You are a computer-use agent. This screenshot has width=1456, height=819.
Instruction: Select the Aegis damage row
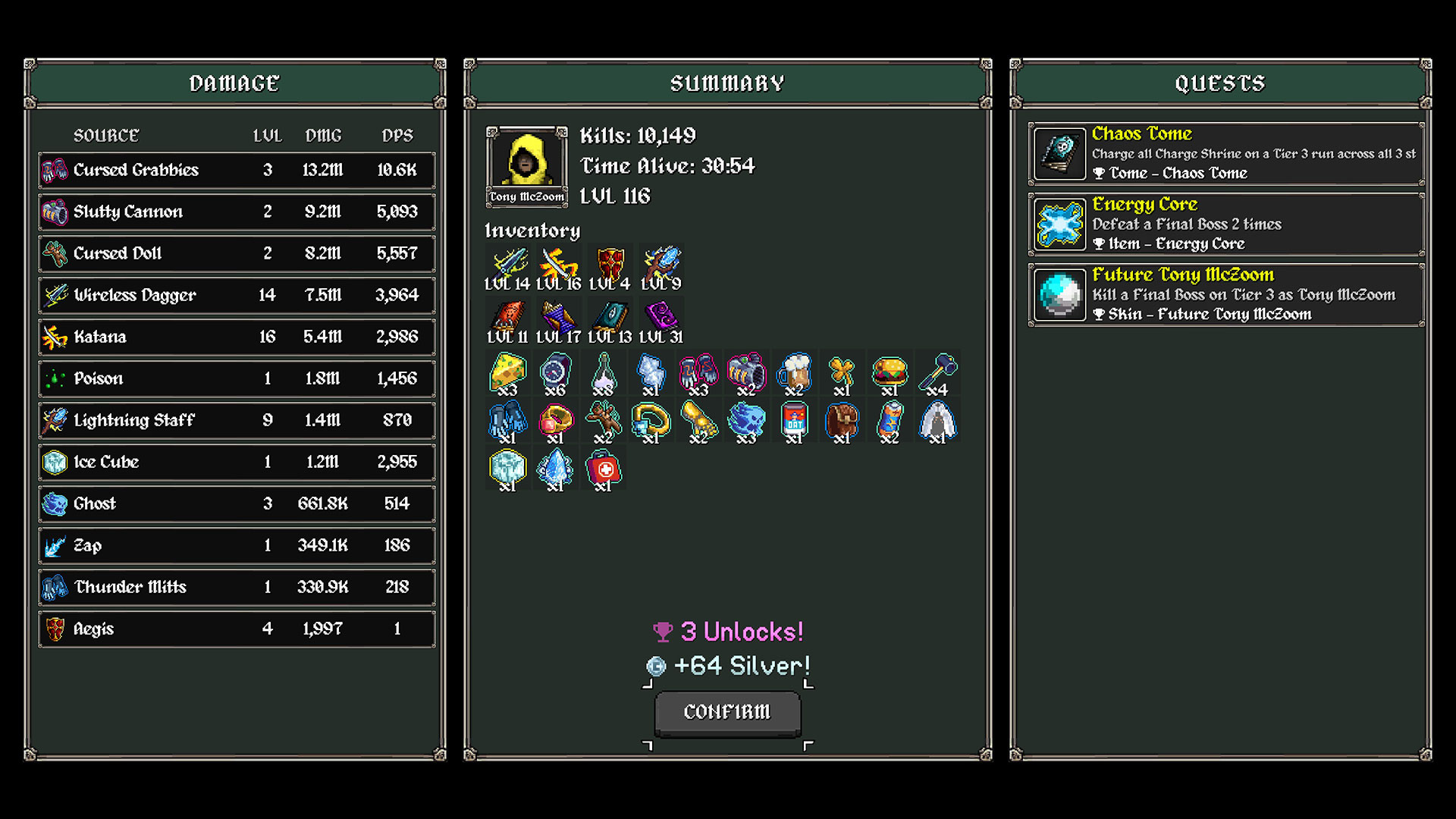point(237,629)
